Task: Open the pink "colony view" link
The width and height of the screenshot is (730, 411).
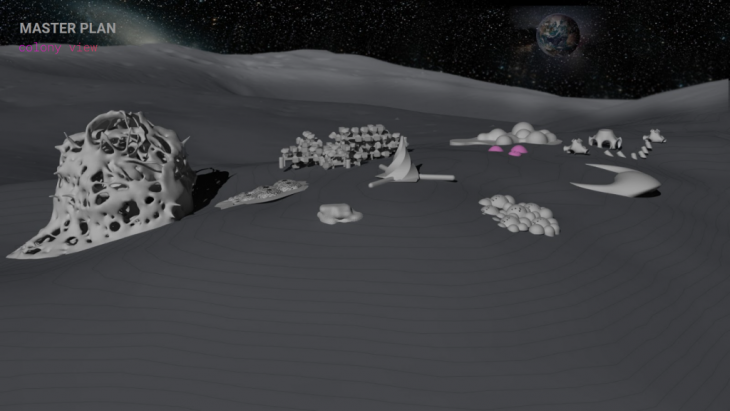Action: [59, 46]
